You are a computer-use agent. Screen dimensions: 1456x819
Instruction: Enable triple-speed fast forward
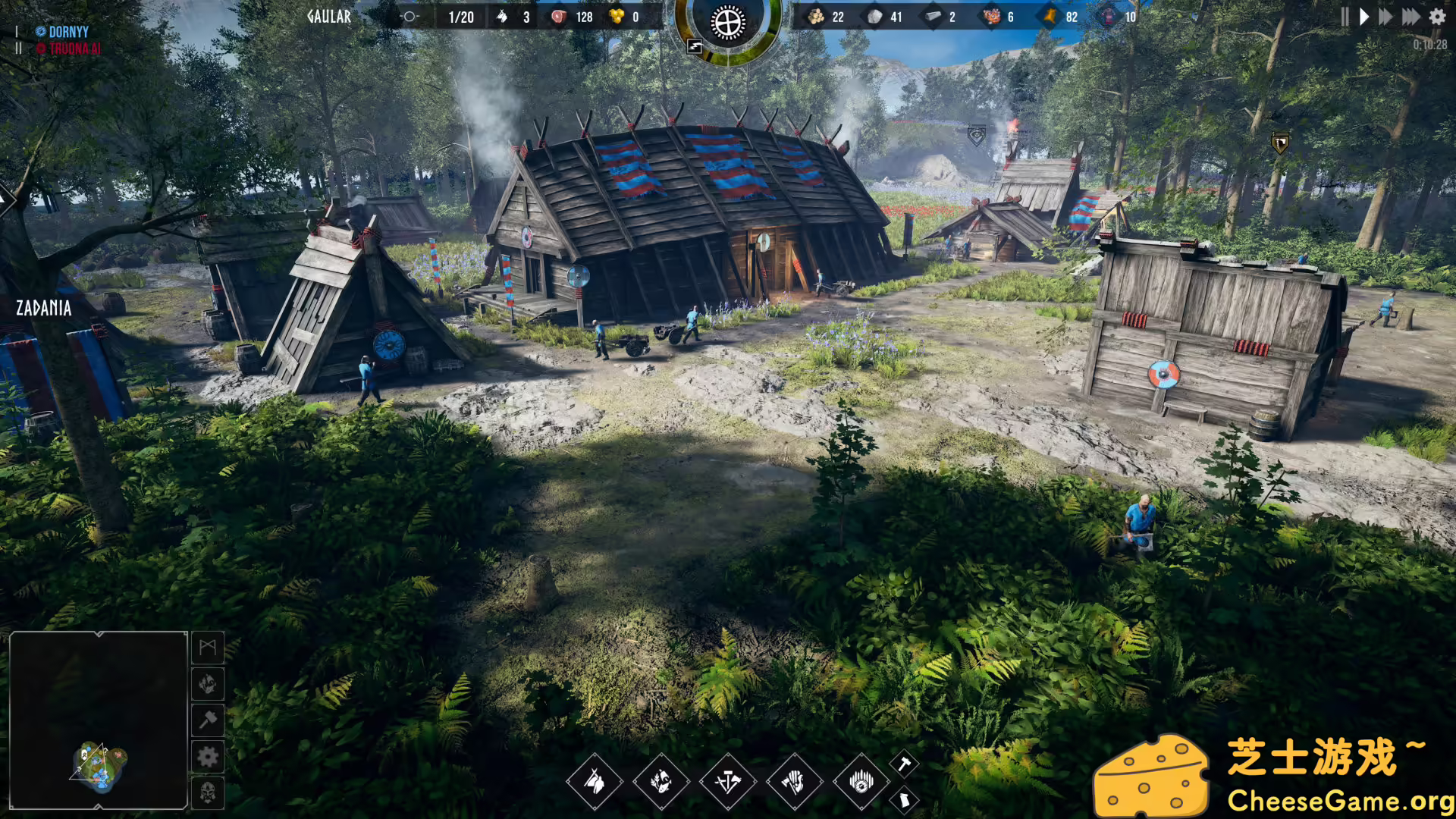(x=1411, y=16)
